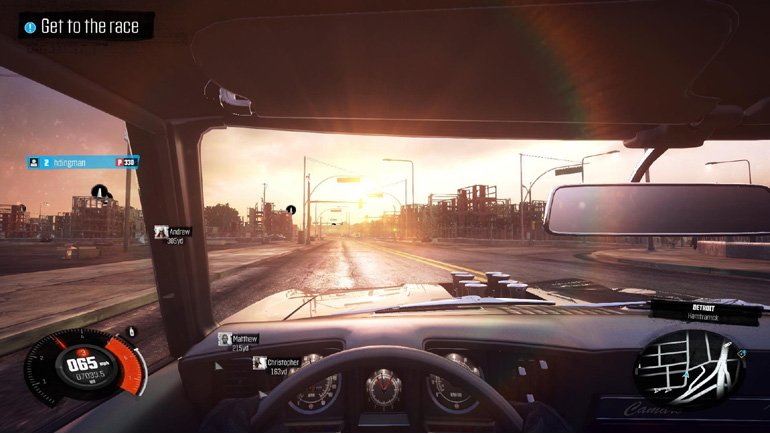Click the Detroit Hamtramck location label
Image resolution: width=770 pixels, height=434 pixels.
point(705,310)
